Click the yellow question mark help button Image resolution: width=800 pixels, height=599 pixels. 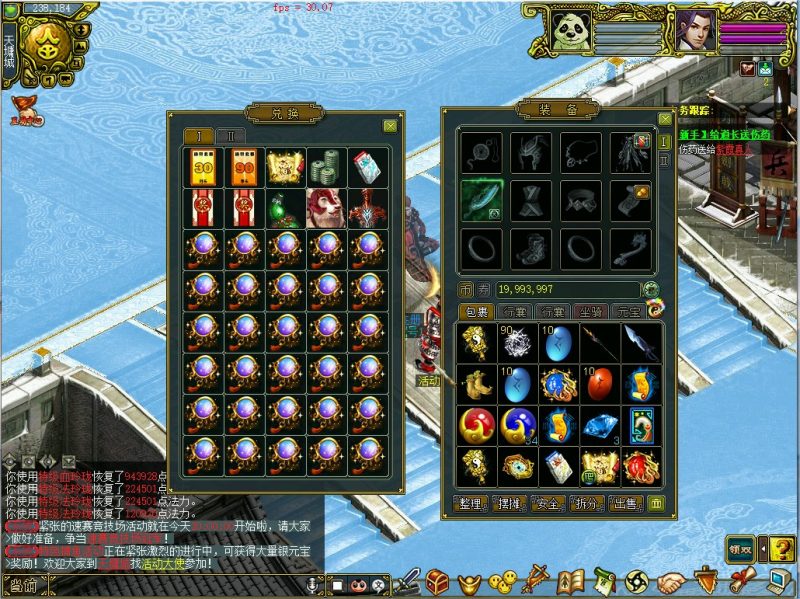(x=780, y=547)
